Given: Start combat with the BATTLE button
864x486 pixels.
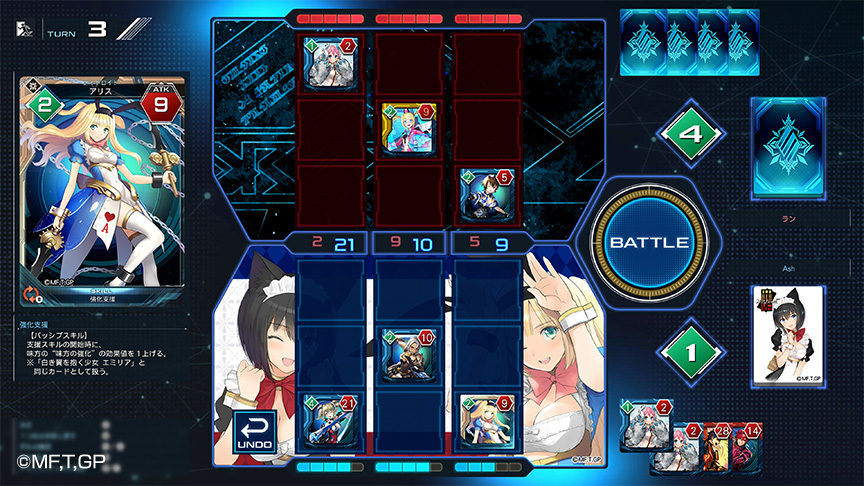Looking at the screenshot, I should click(648, 243).
